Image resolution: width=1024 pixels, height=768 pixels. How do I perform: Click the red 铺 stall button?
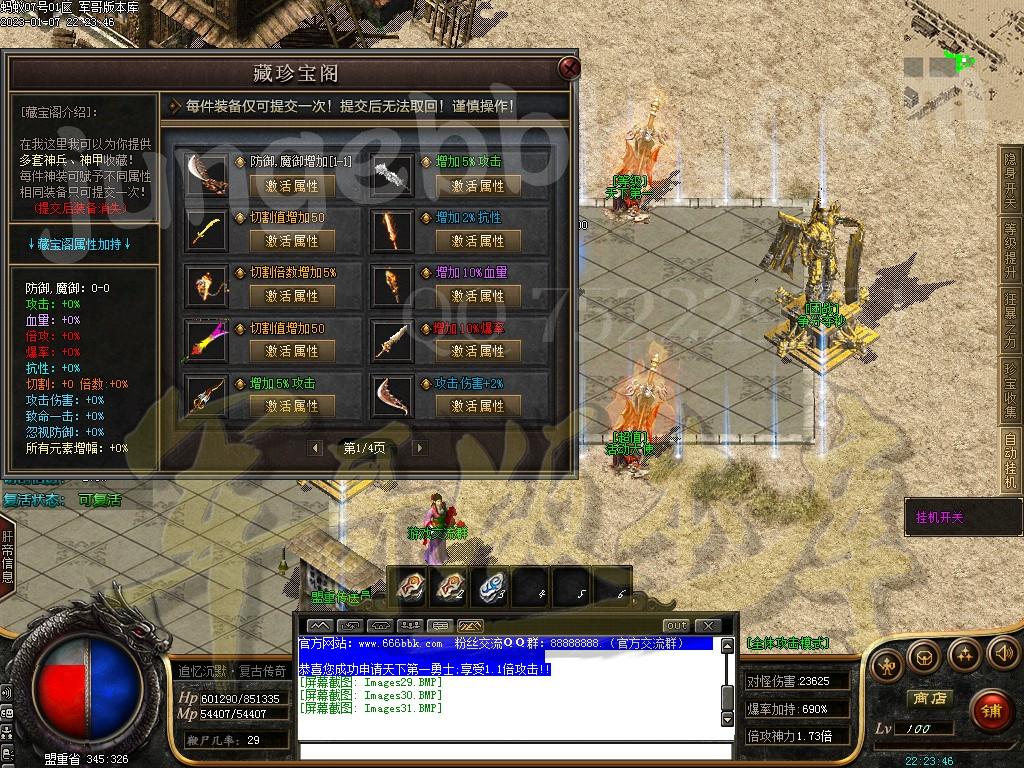point(990,711)
